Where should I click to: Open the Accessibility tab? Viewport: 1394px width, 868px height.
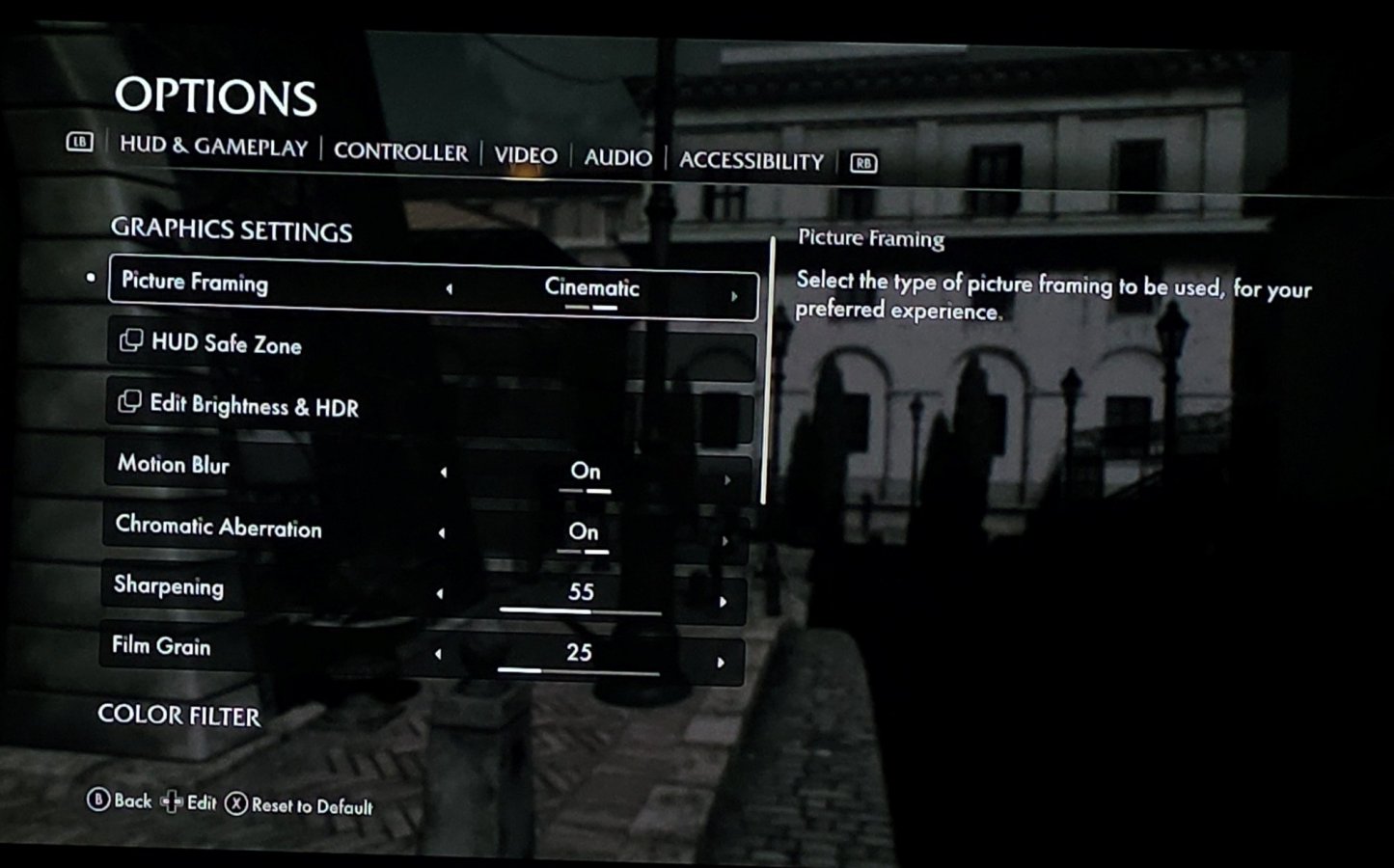pyautogui.click(x=752, y=161)
